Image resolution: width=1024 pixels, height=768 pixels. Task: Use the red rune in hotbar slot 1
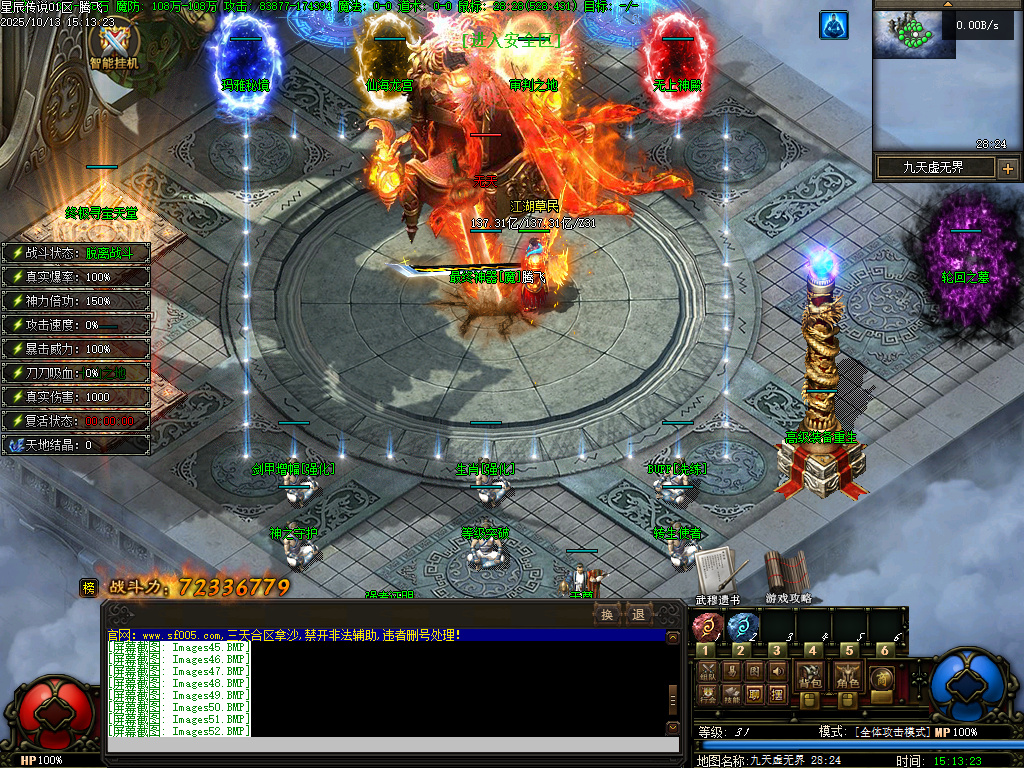[707, 628]
